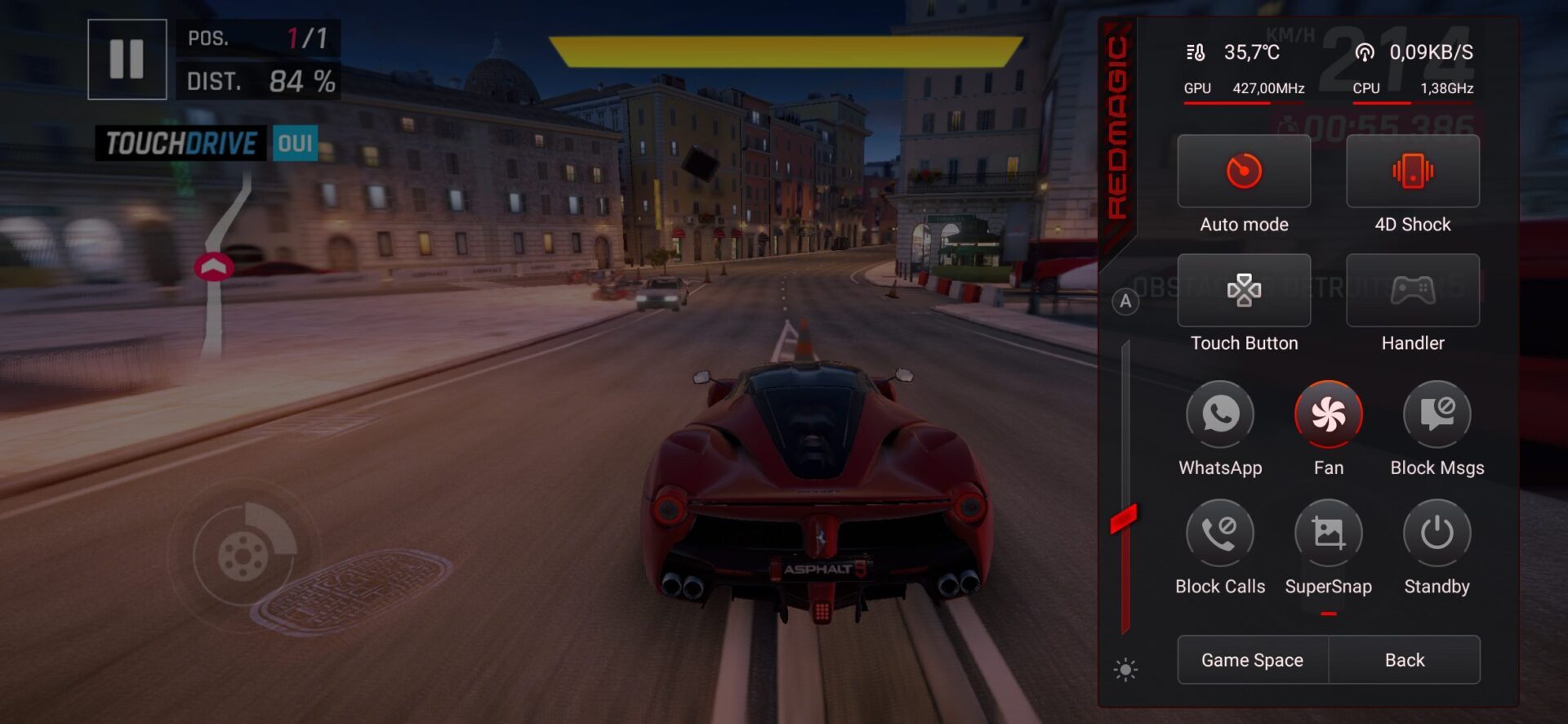This screenshot has height=724, width=1568.
Task: Toggle auto brightness A icon
Action: click(1125, 302)
